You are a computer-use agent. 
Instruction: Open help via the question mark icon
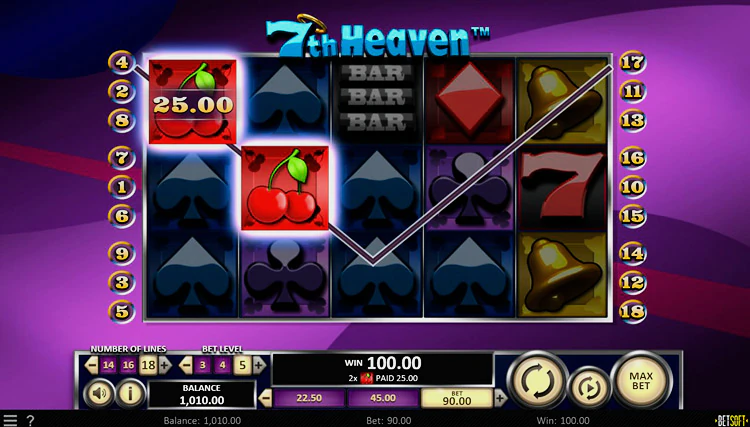(30, 420)
